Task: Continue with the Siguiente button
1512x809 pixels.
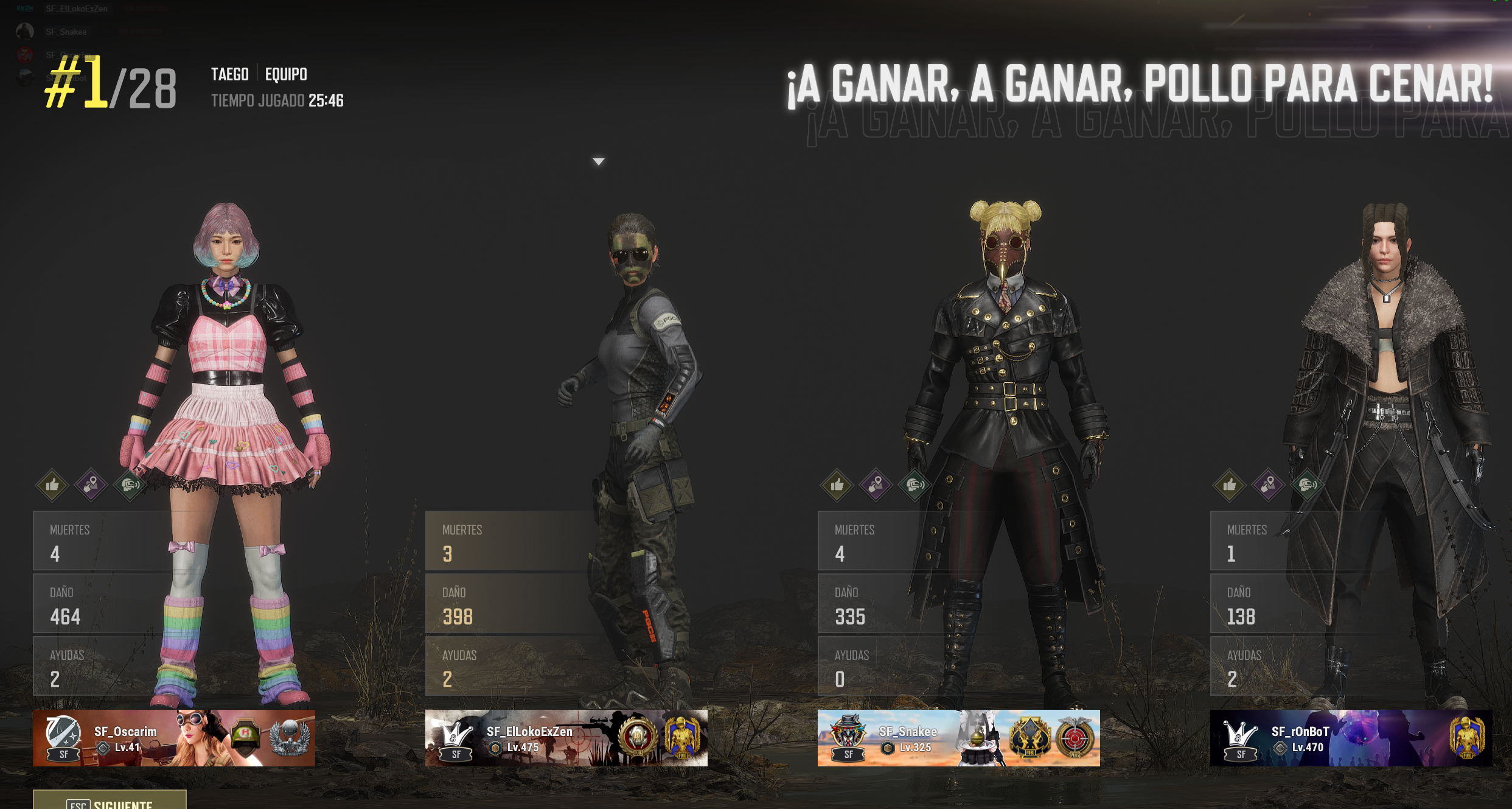Action: click(110, 801)
